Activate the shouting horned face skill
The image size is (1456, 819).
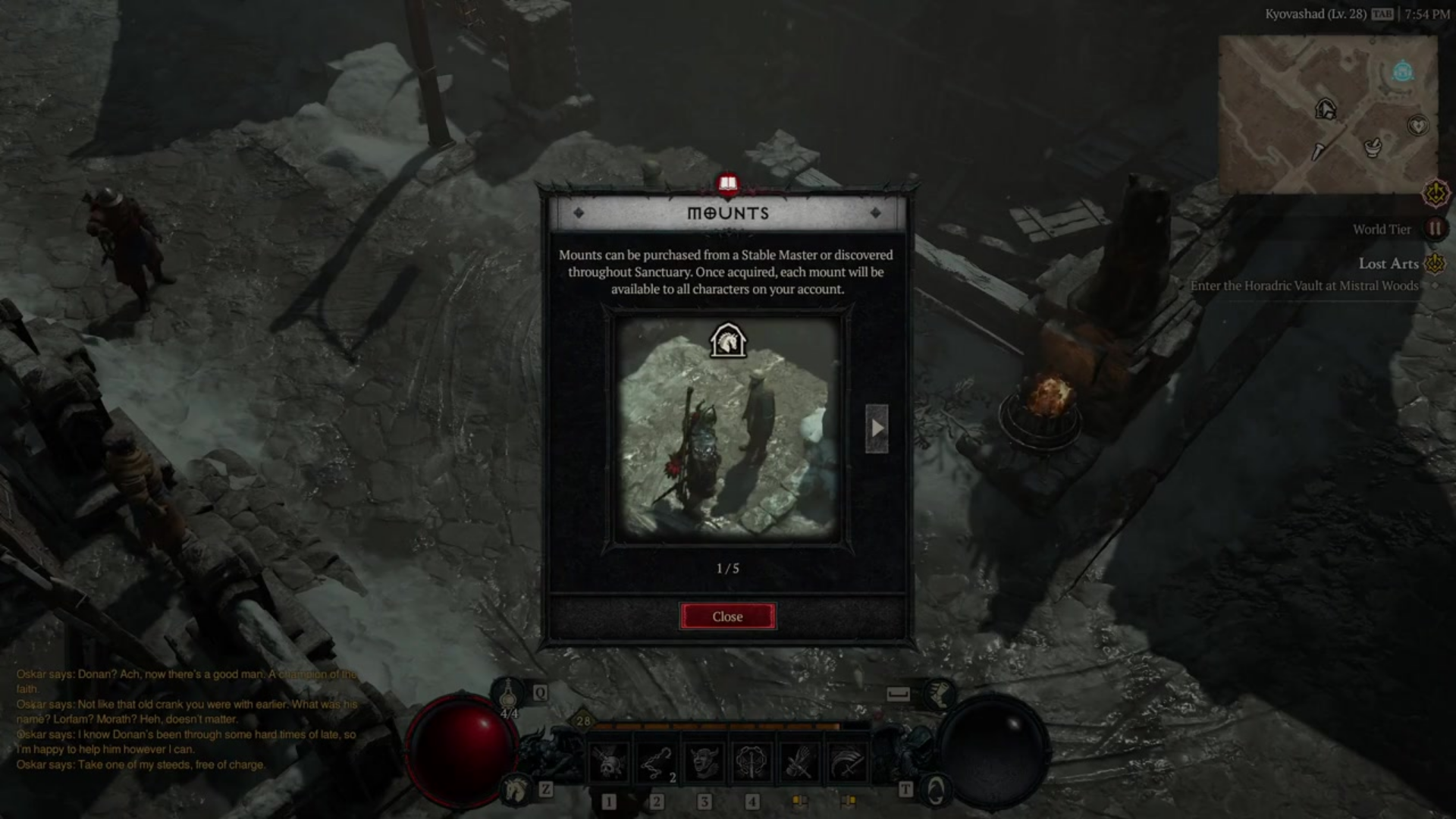[704, 762]
